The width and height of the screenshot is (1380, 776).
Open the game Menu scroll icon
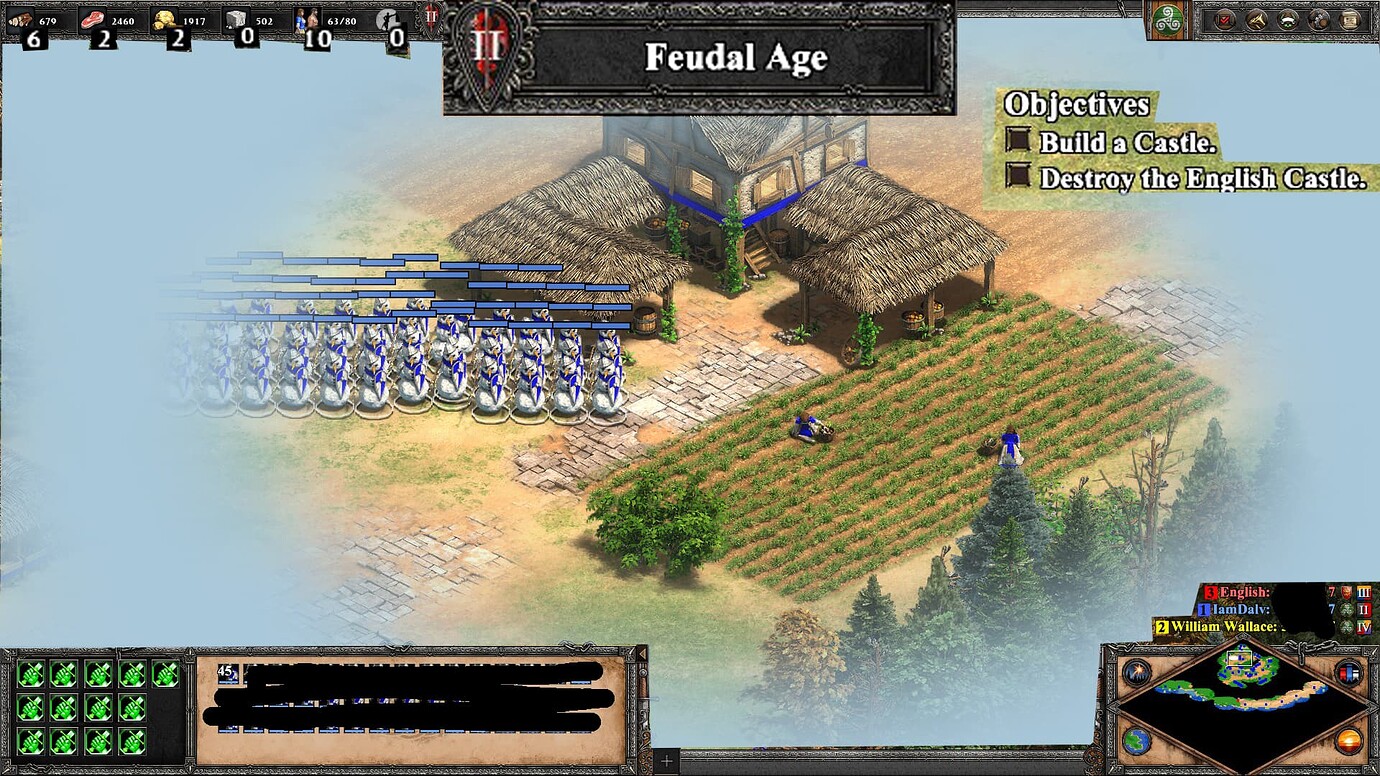click(x=1349, y=19)
